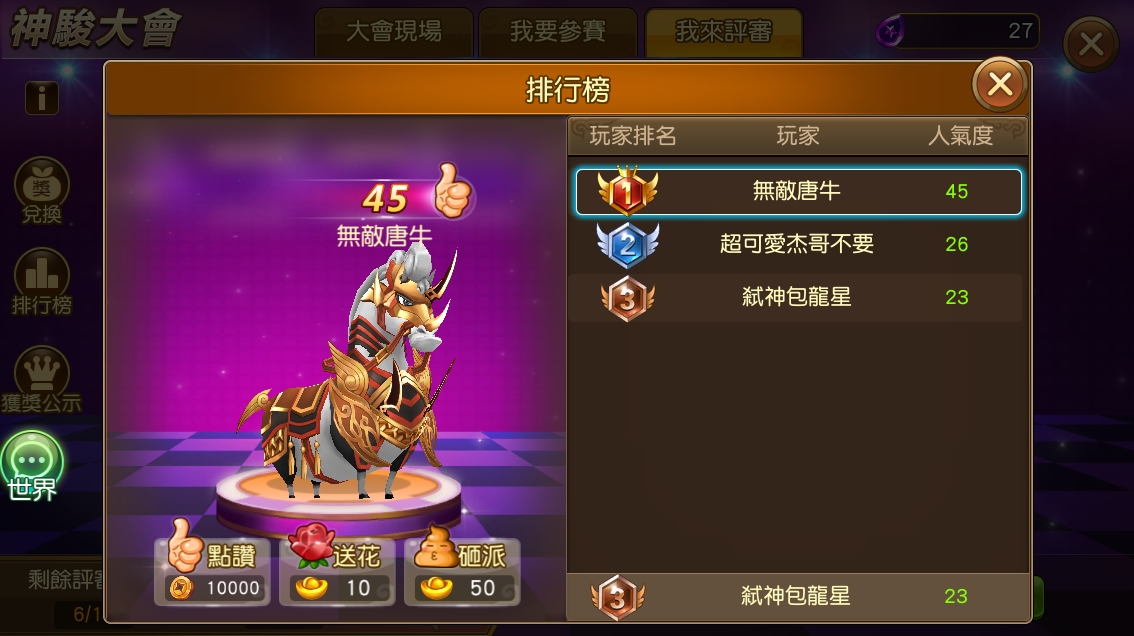
Task: Close the 神駿大會 screen
Action: [x=1090, y=44]
